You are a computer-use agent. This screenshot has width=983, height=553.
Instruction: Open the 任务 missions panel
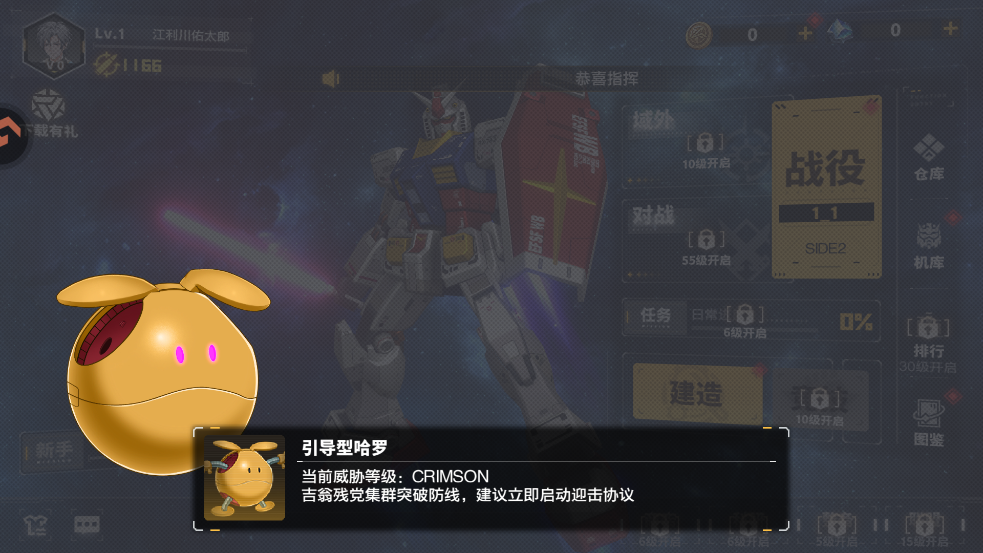[656, 316]
